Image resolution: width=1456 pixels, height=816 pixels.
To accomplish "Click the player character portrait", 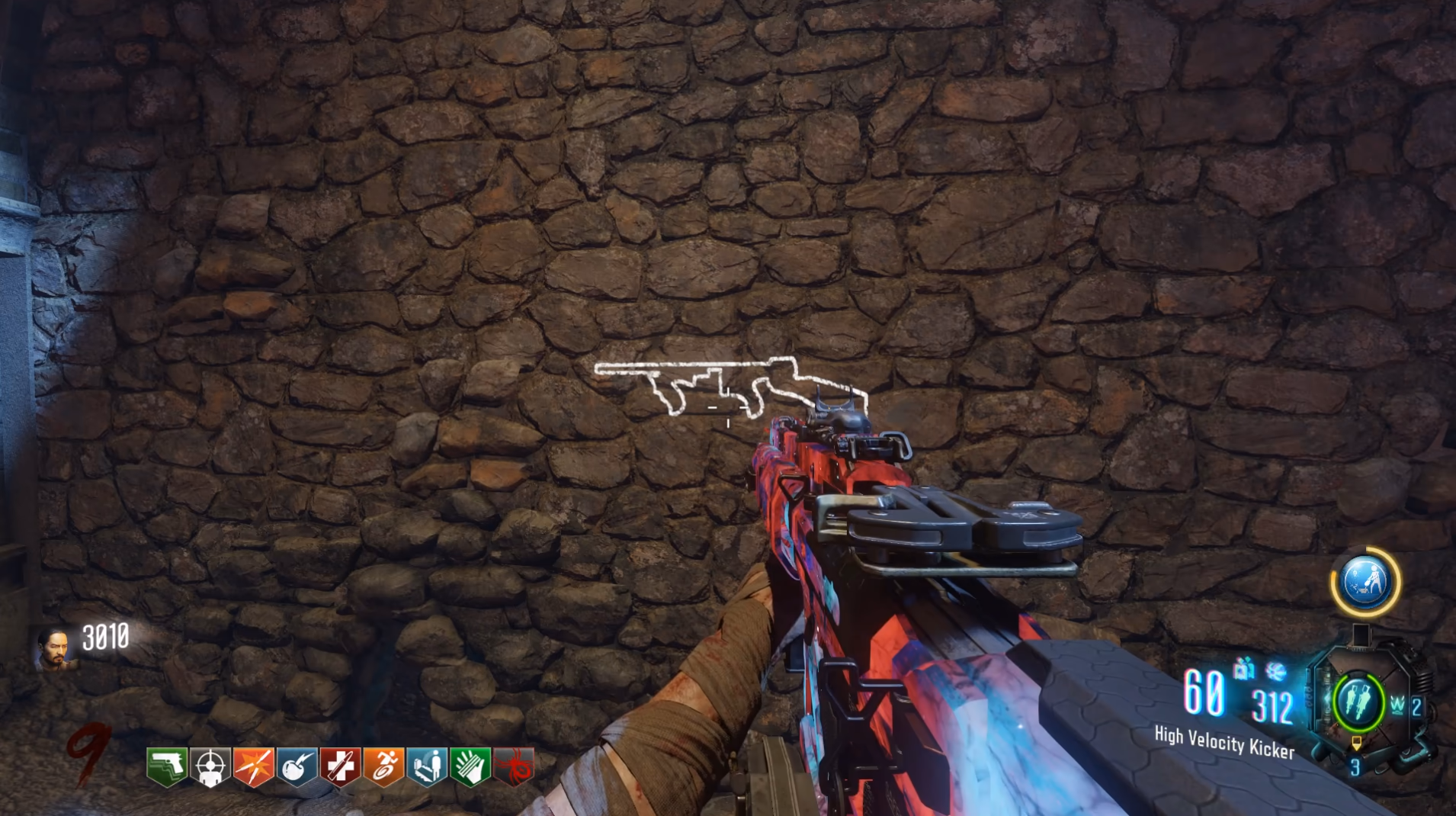I will [x=55, y=648].
